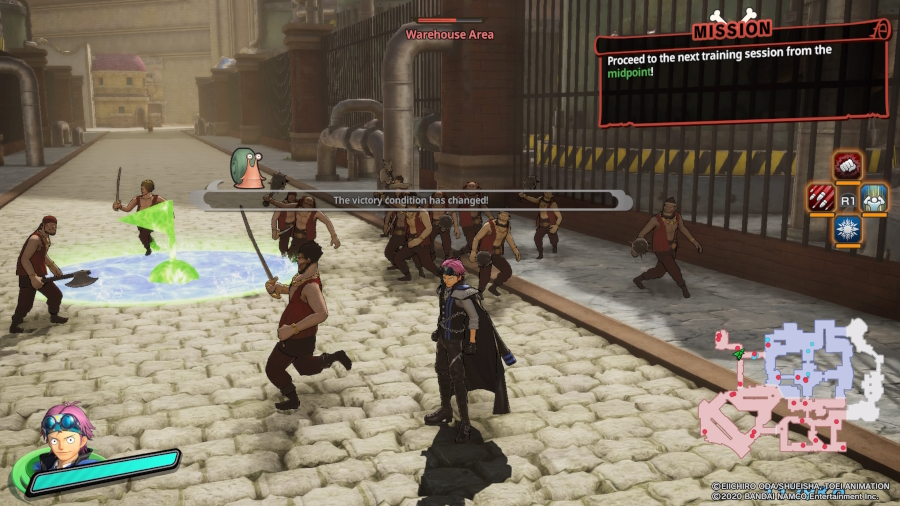Activate the snowflake burst skill
Viewport: 900px width, 506px height.
coord(848,229)
